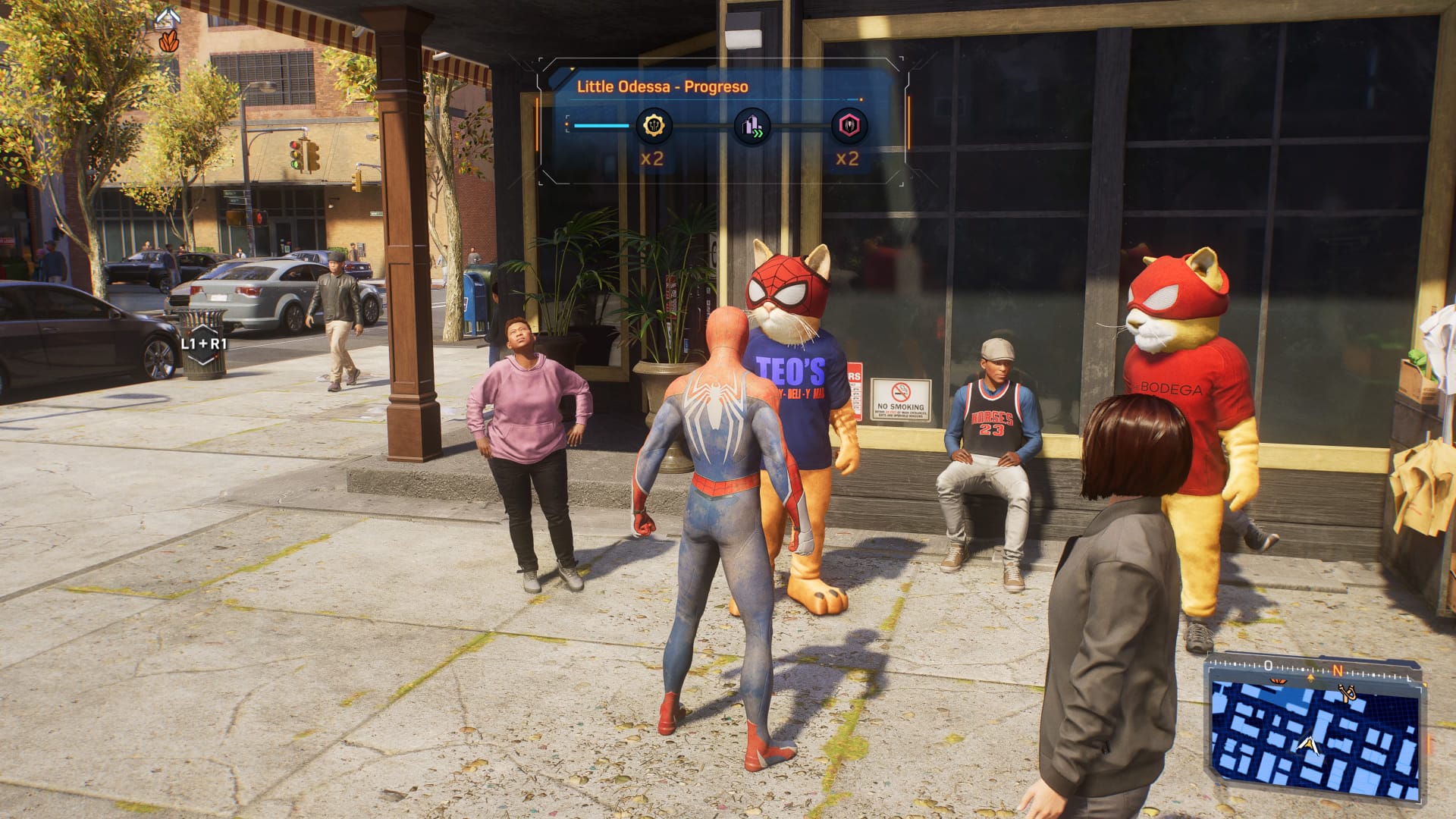Click the orange flame-shaped marker icon
Viewport: 1456px width, 819px height.
pos(168,41)
